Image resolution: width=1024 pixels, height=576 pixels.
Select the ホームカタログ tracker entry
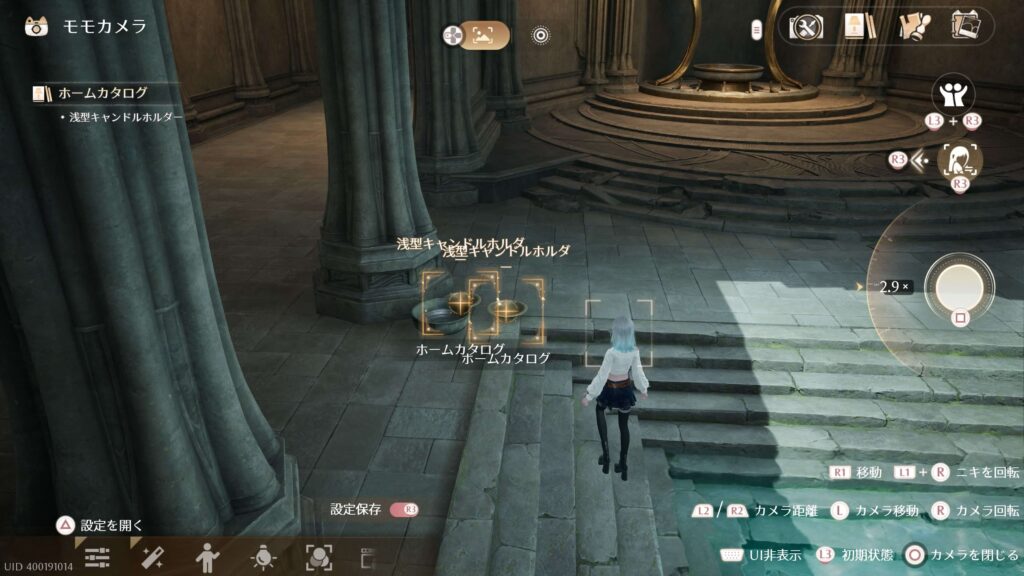pyautogui.click(x=100, y=93)
